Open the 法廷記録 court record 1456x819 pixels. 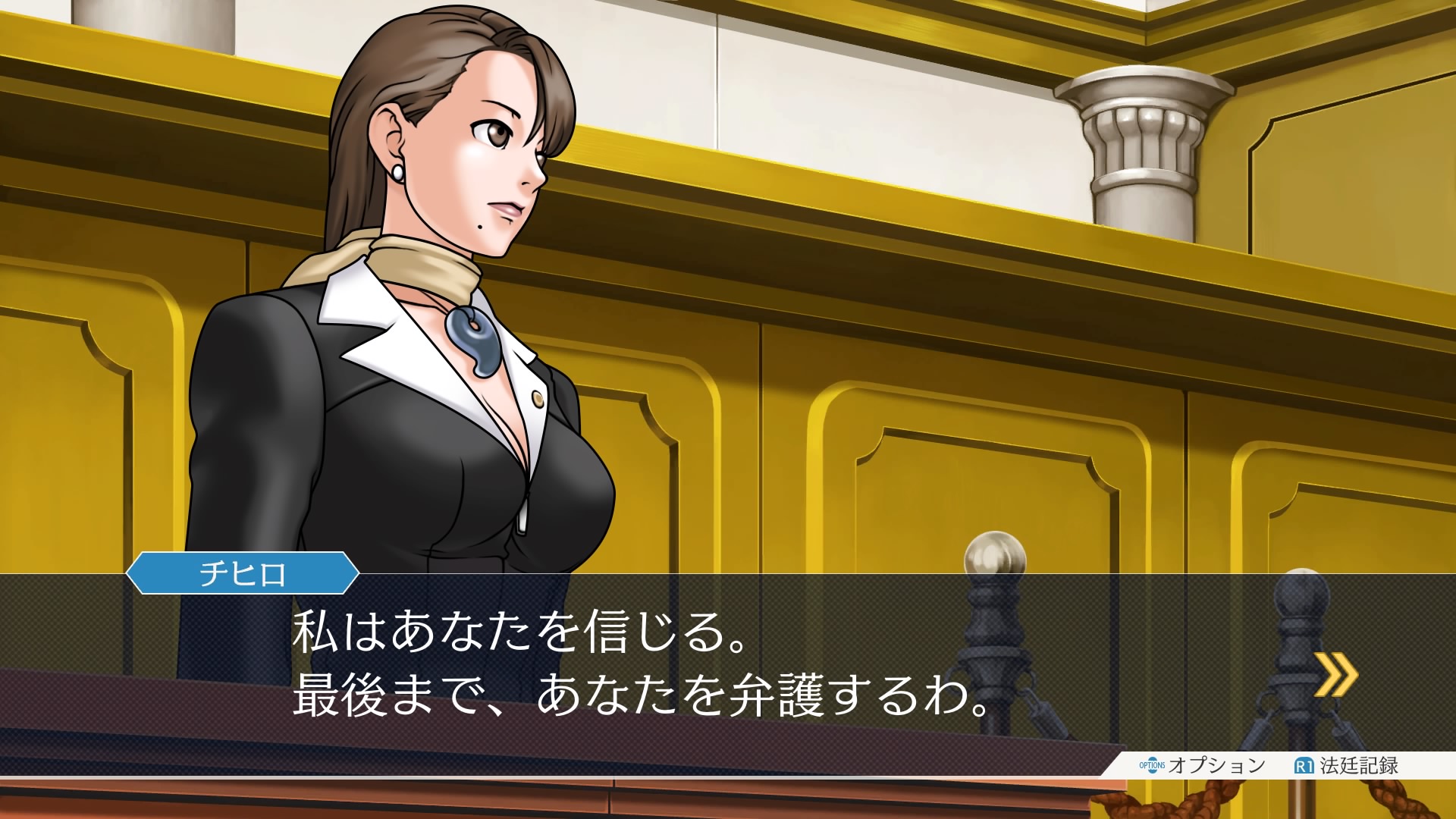[1347, 765]
